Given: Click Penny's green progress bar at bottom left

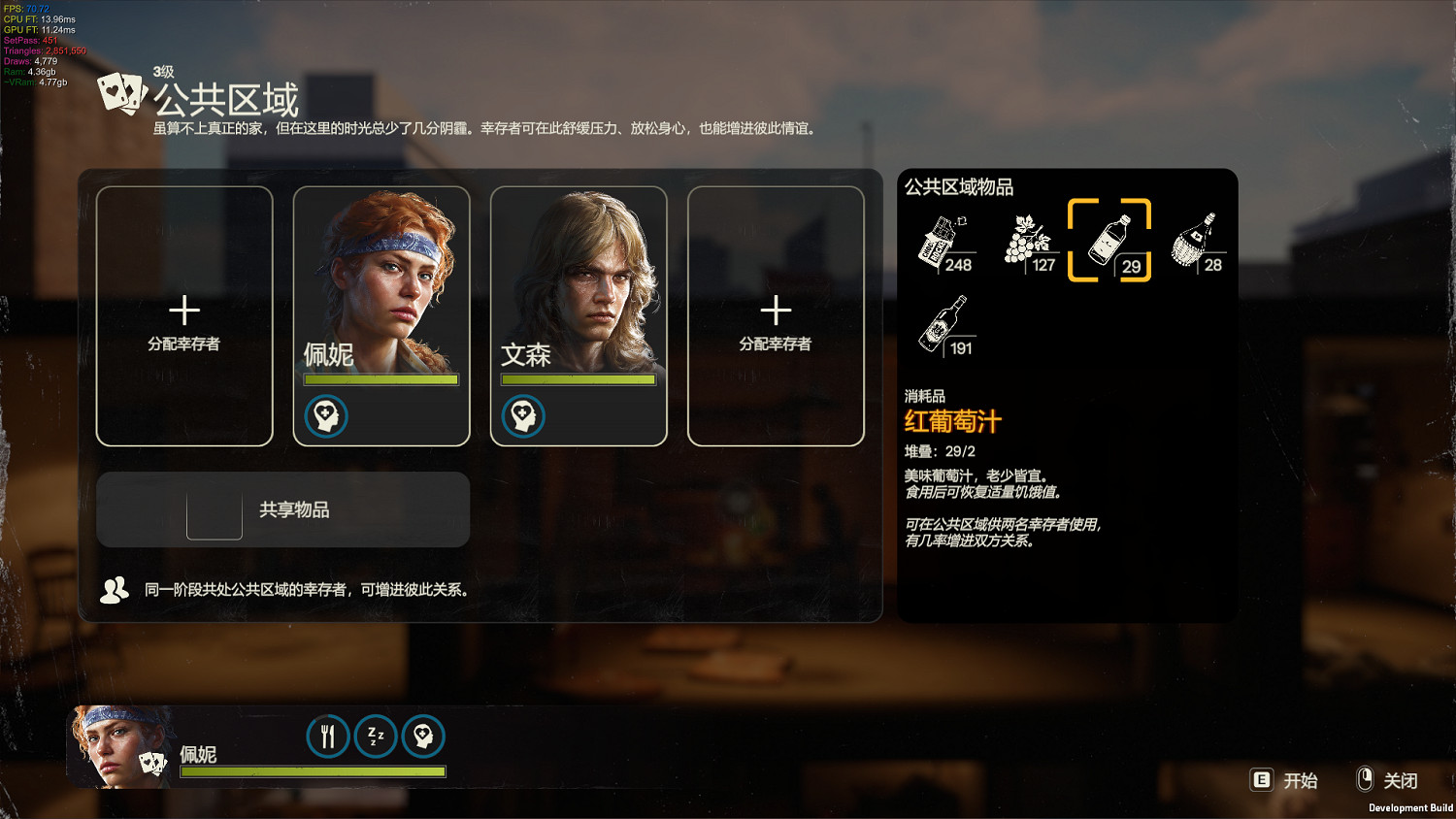Looking at the screenshot, I should pyautogui.click(x=311, y=770).
